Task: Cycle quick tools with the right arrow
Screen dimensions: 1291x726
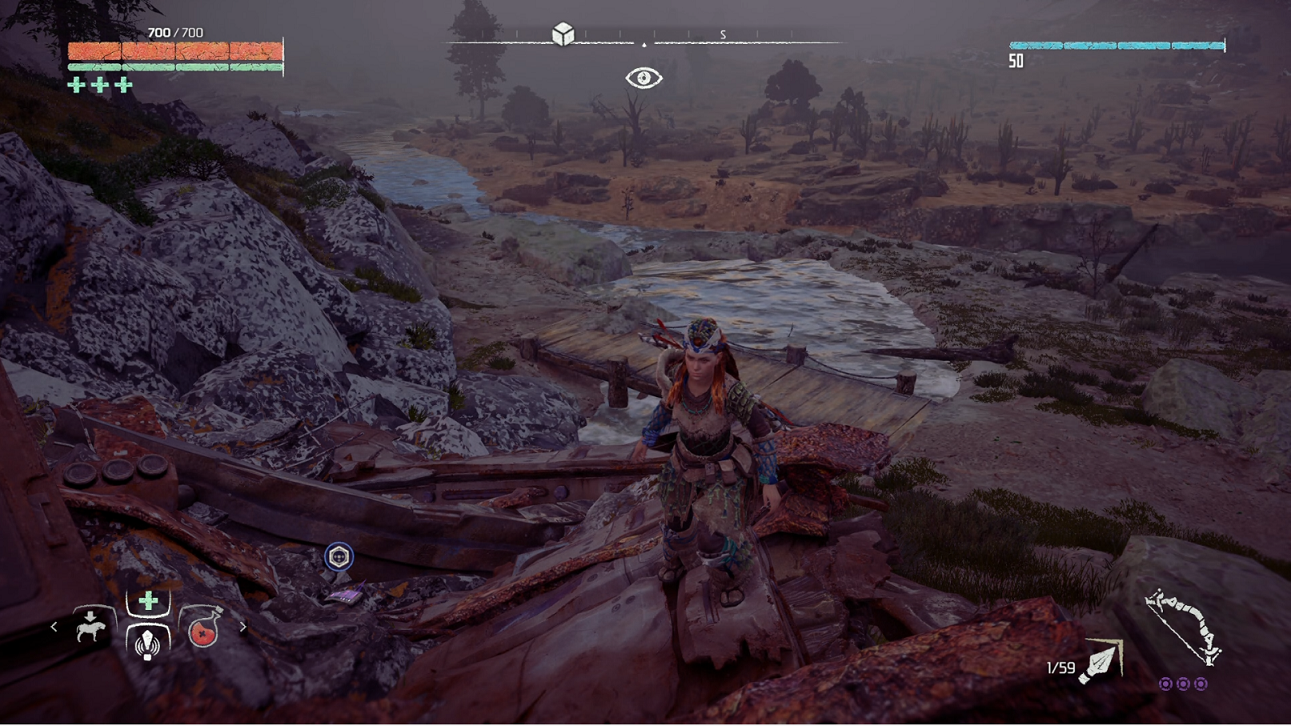Action: click(243, 627)
